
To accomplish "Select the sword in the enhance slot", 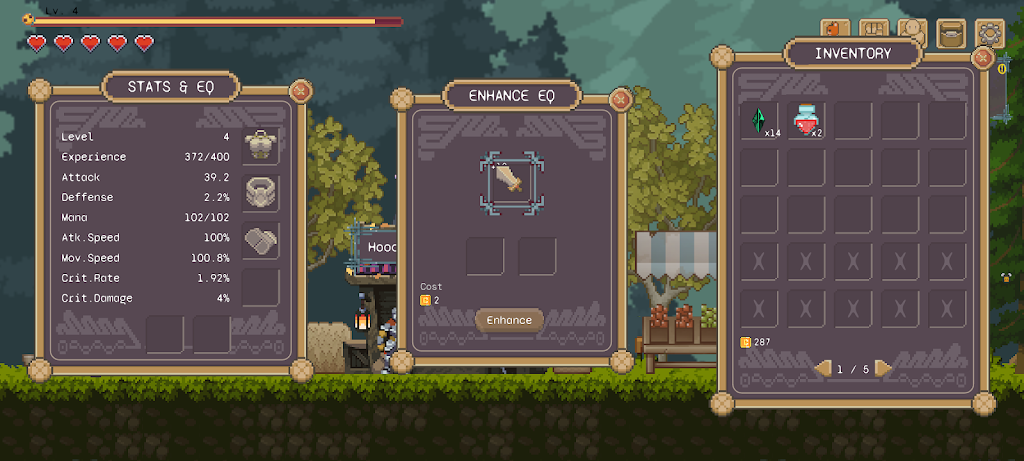I will [509, 180].
